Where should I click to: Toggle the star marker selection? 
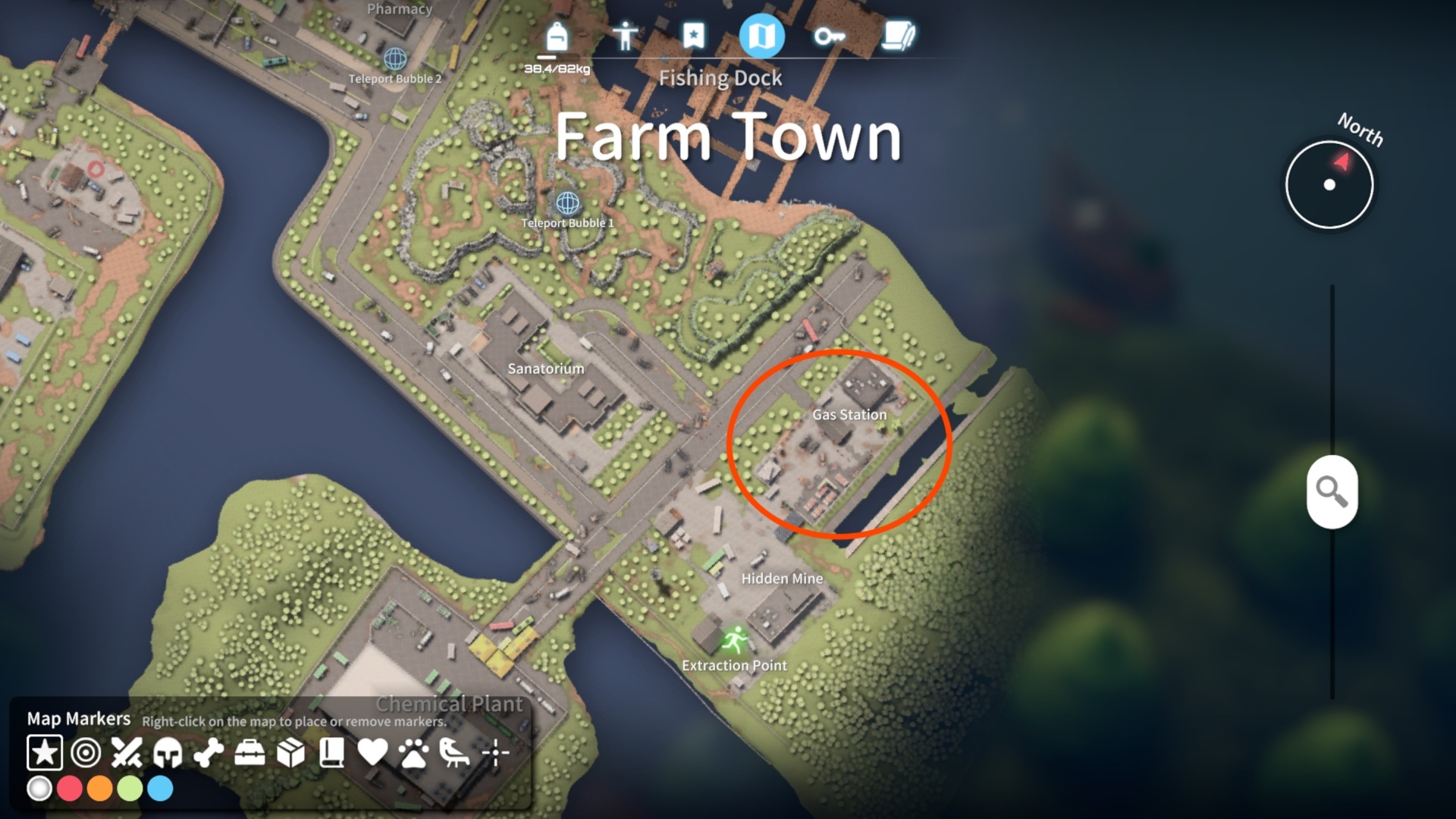tap(45, 753)
